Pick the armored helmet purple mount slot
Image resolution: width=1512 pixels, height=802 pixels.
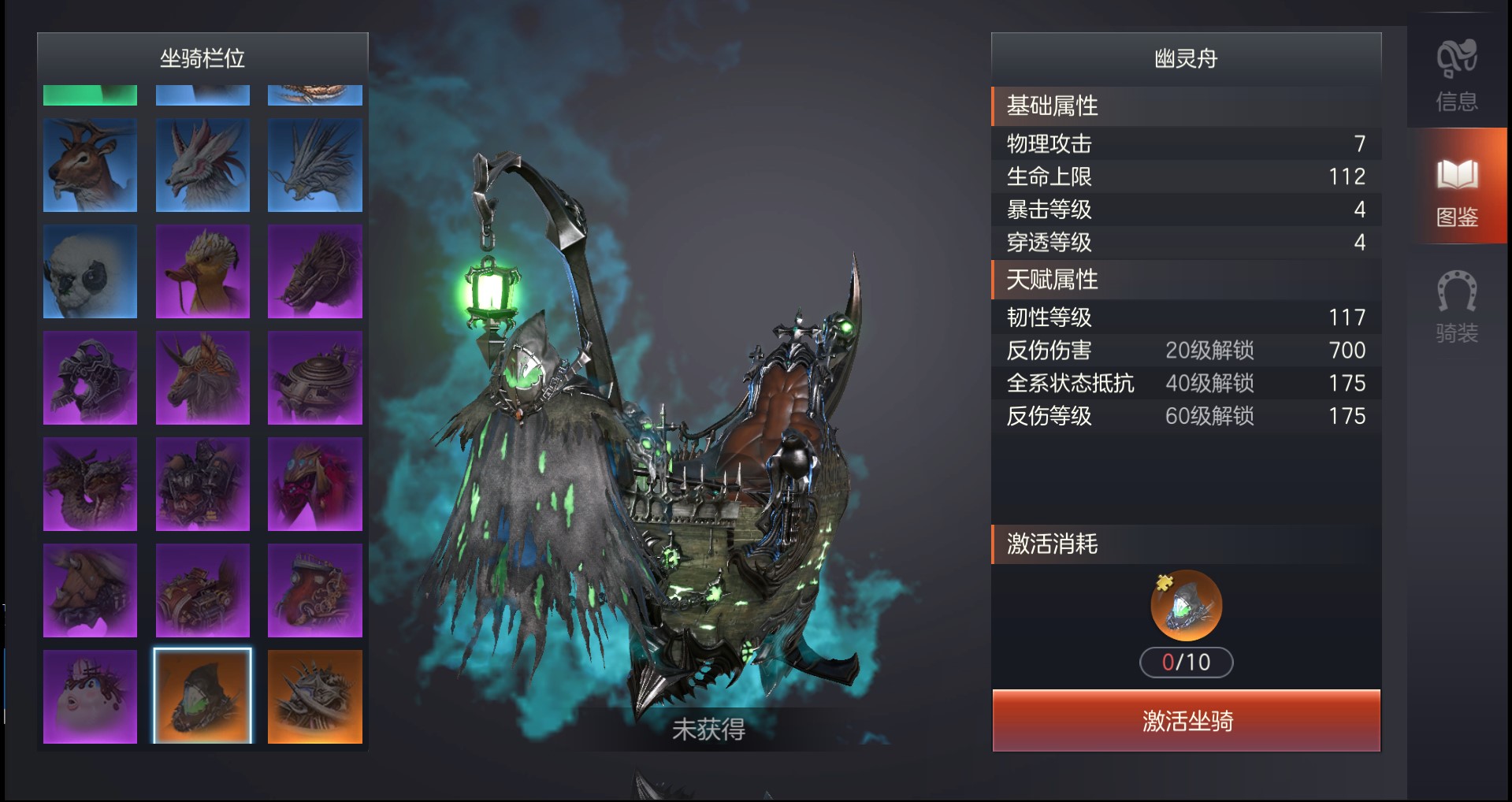tap(90, 378)
